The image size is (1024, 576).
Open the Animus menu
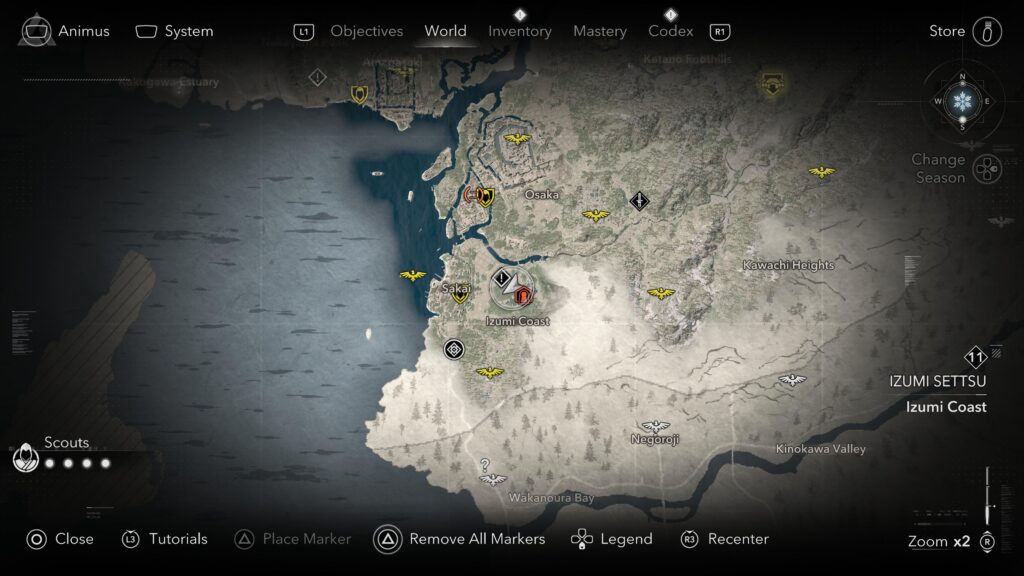pyautogui.click(x=65, y=31)
